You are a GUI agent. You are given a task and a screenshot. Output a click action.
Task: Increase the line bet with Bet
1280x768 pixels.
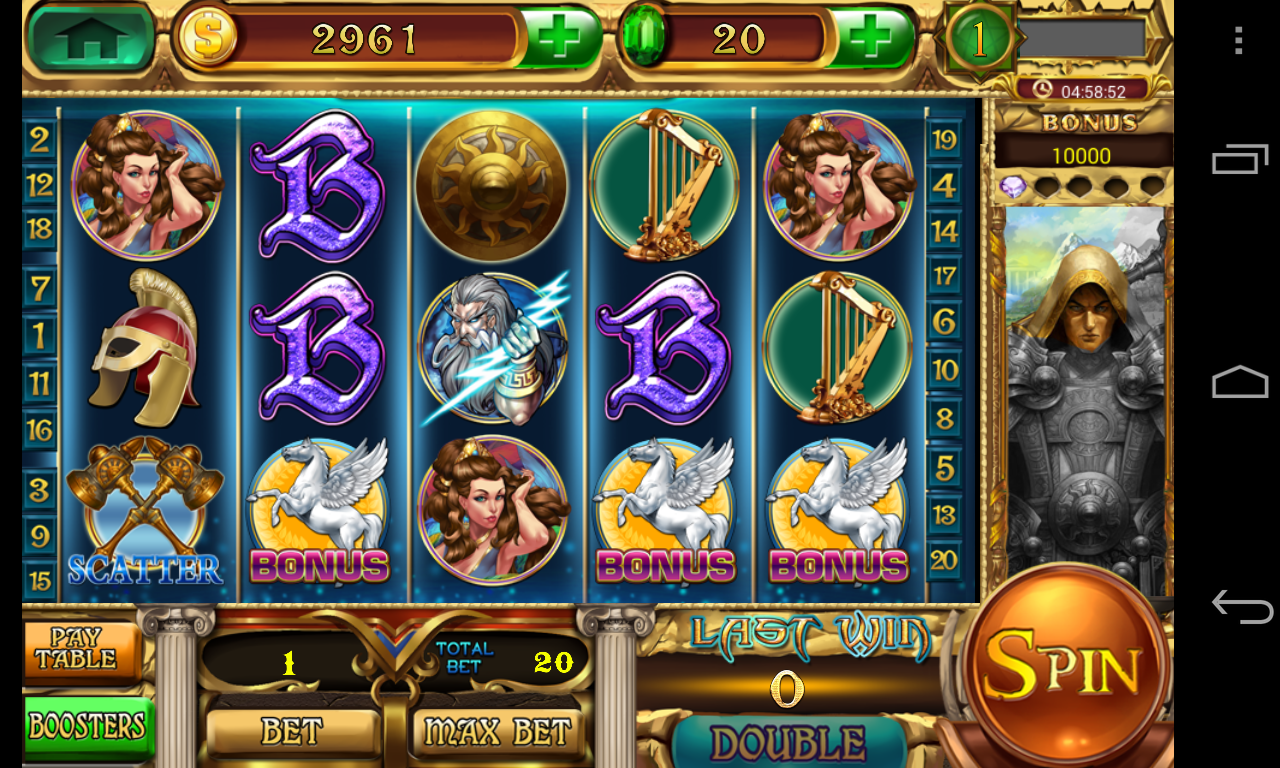point(293,732)
